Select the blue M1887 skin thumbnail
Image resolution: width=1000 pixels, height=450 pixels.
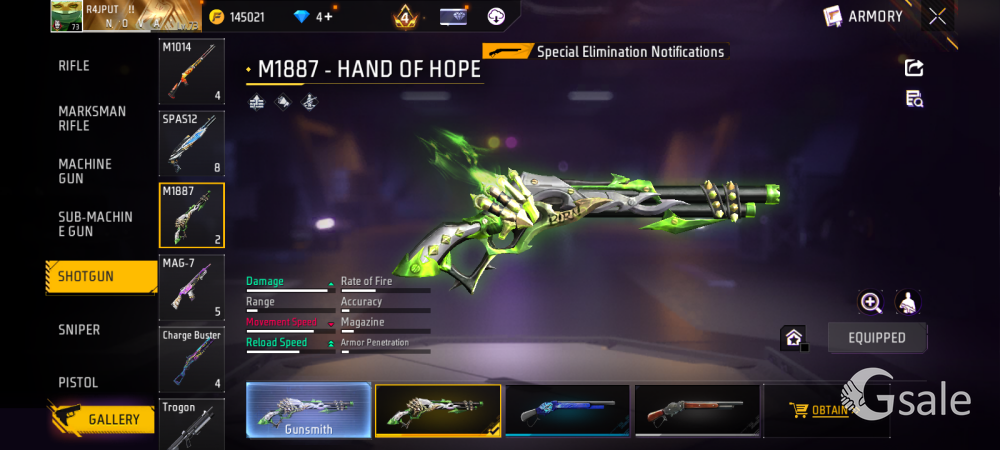point(567,411)
